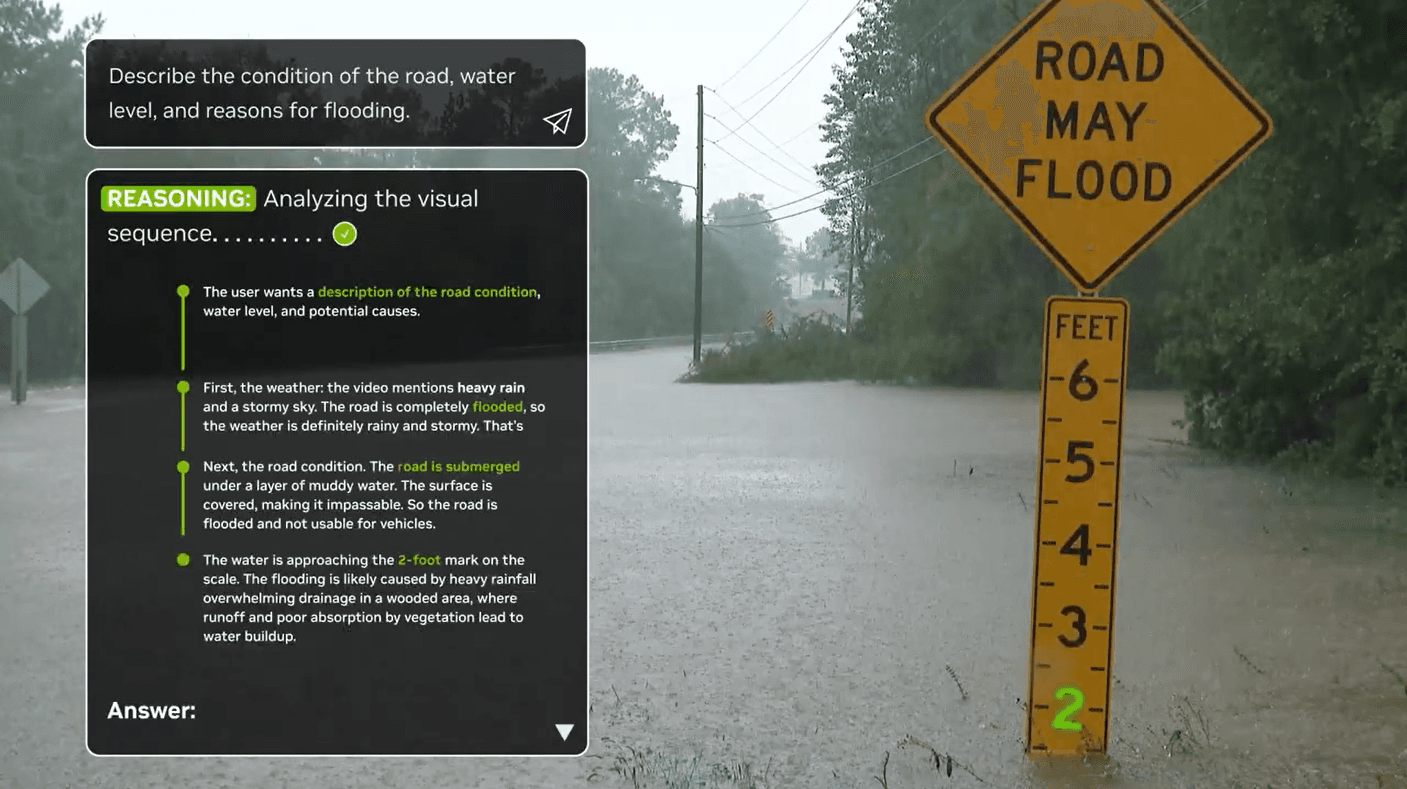Click the green checkmark after "Analyzing the visual sequence"

(x=343, y=232)
